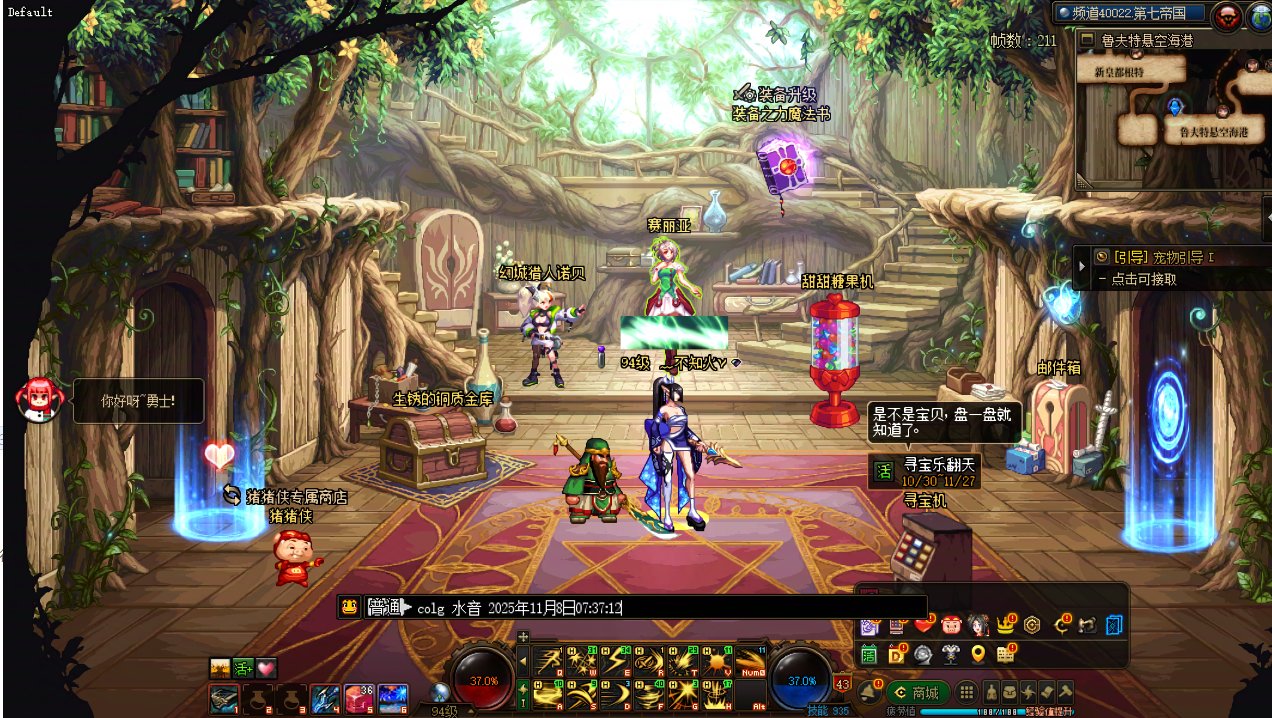Viewport: 1272px width, 718px height.
Task: Open the 寻宝乐翻天 event banner
Action: coord(924,472)
